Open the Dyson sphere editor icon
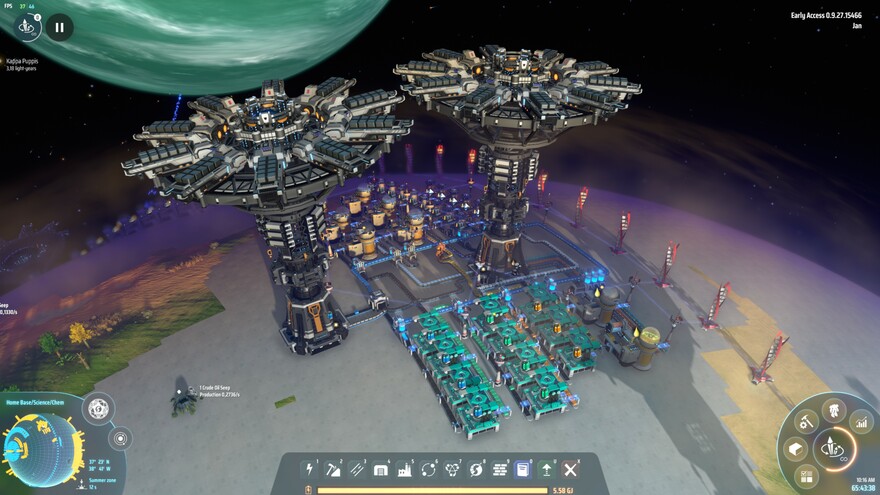The width and height of the screenshot is (880, 495). [99, 408]
